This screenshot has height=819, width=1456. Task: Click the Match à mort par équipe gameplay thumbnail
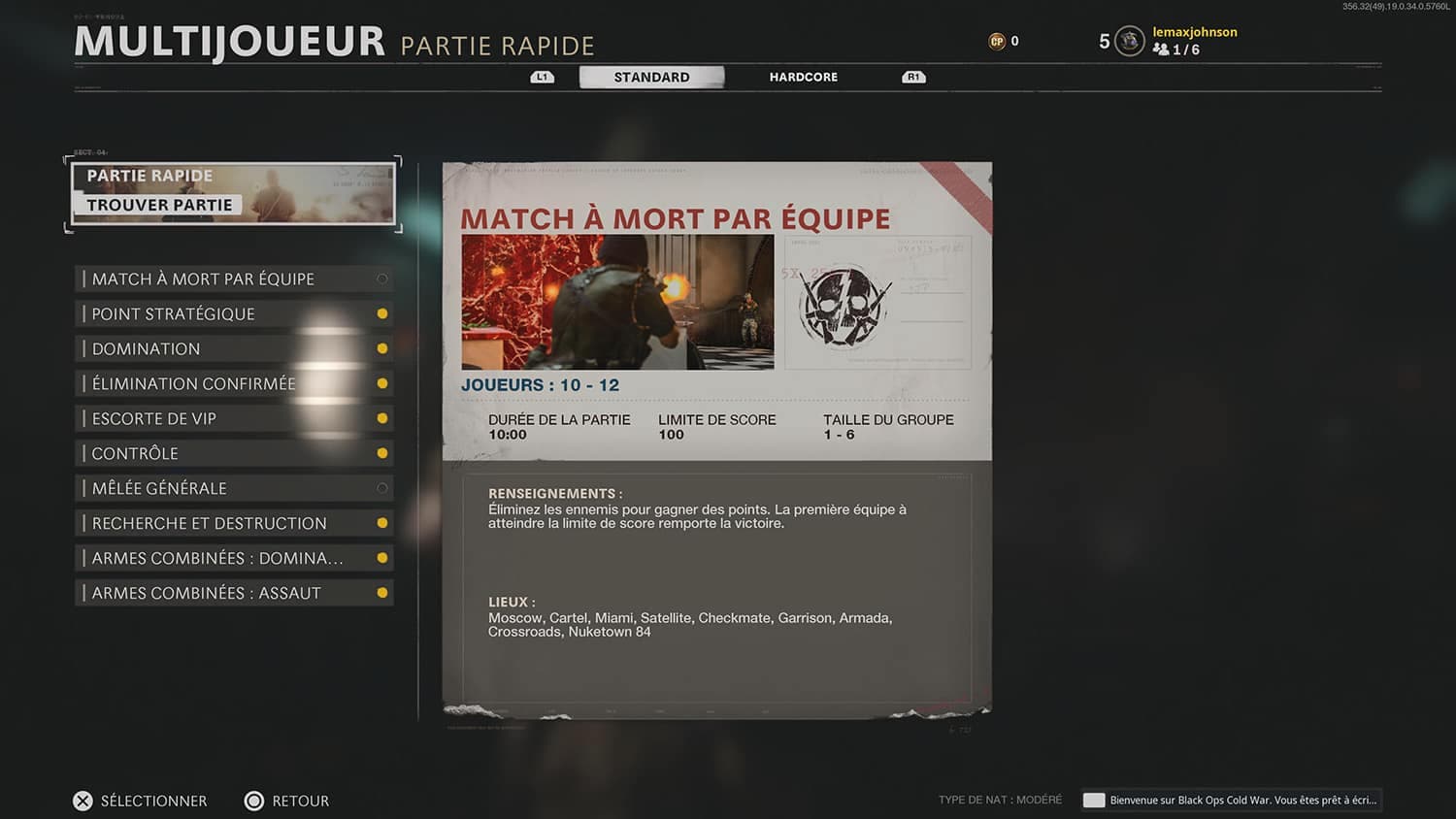pos(619,303)
